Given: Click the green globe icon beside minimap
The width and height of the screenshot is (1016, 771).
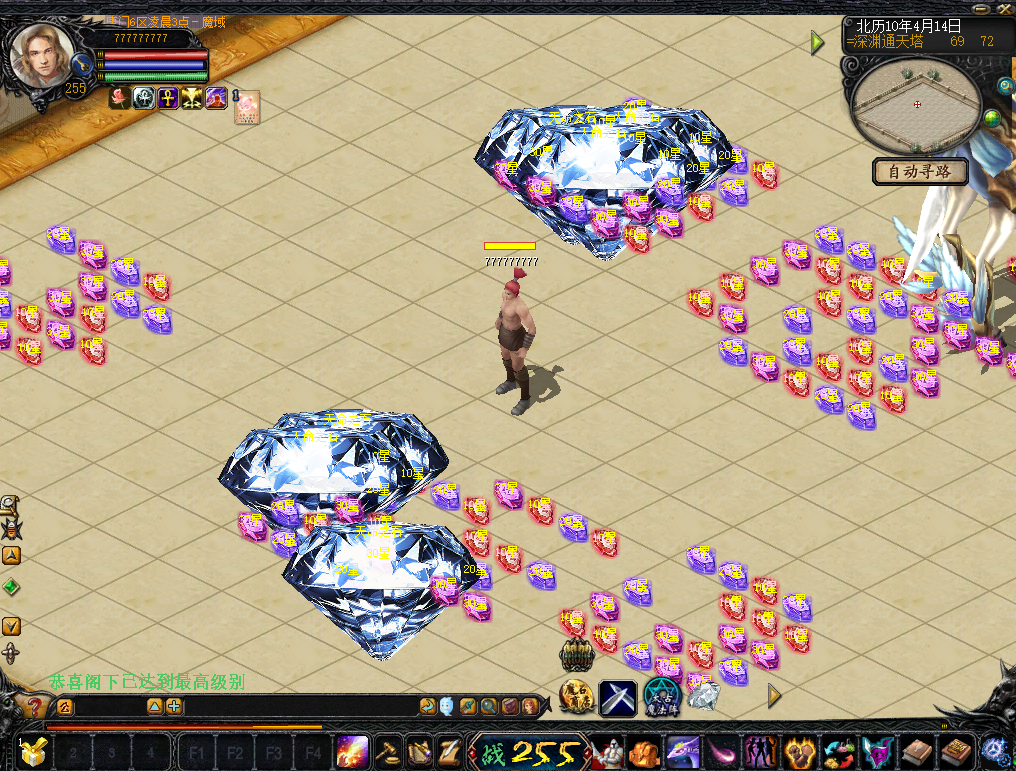Looking at the screenshot, I should (x=993, y=120).
